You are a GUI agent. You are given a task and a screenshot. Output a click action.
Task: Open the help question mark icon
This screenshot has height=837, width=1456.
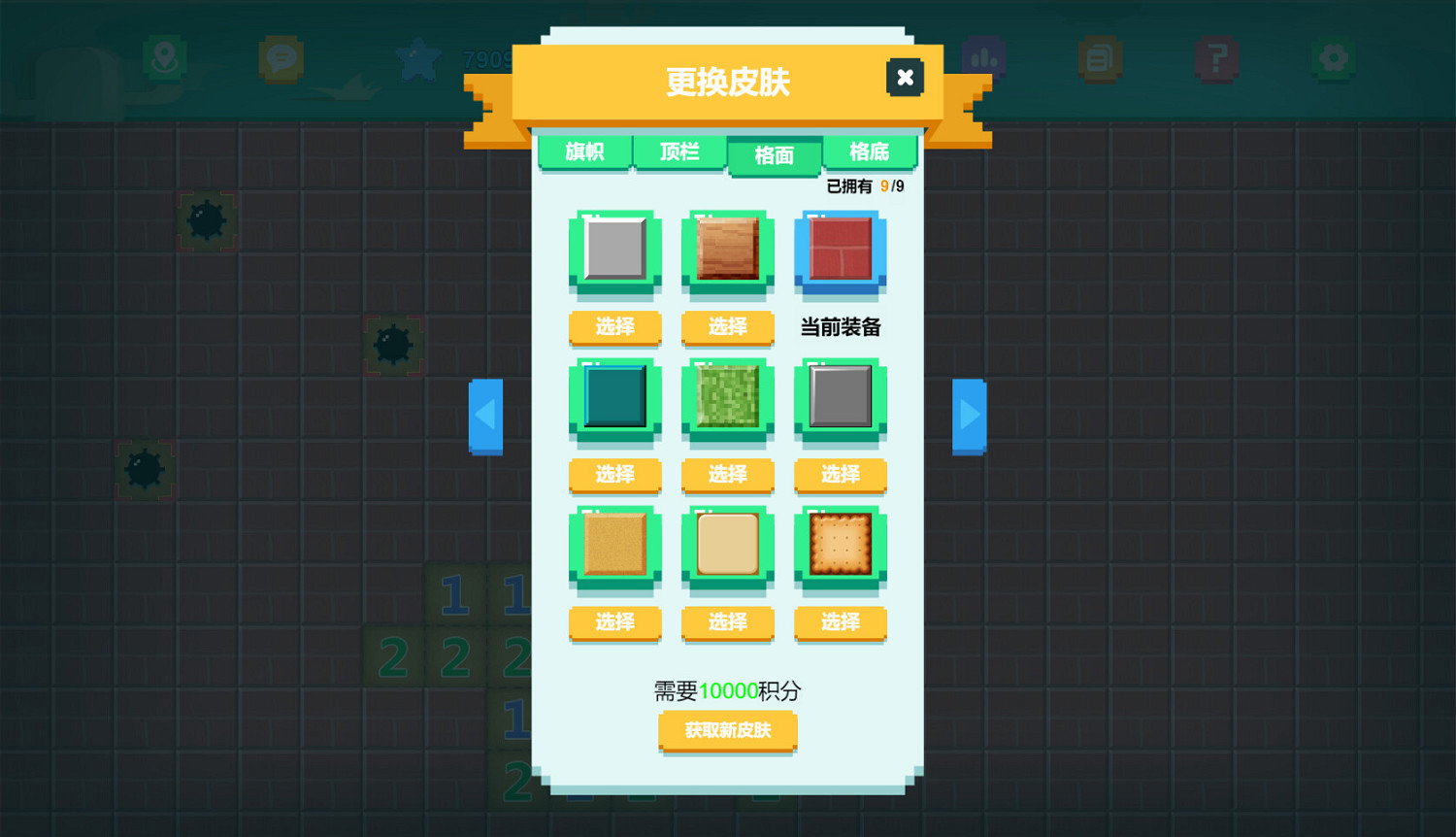(x=1216, y=58)
